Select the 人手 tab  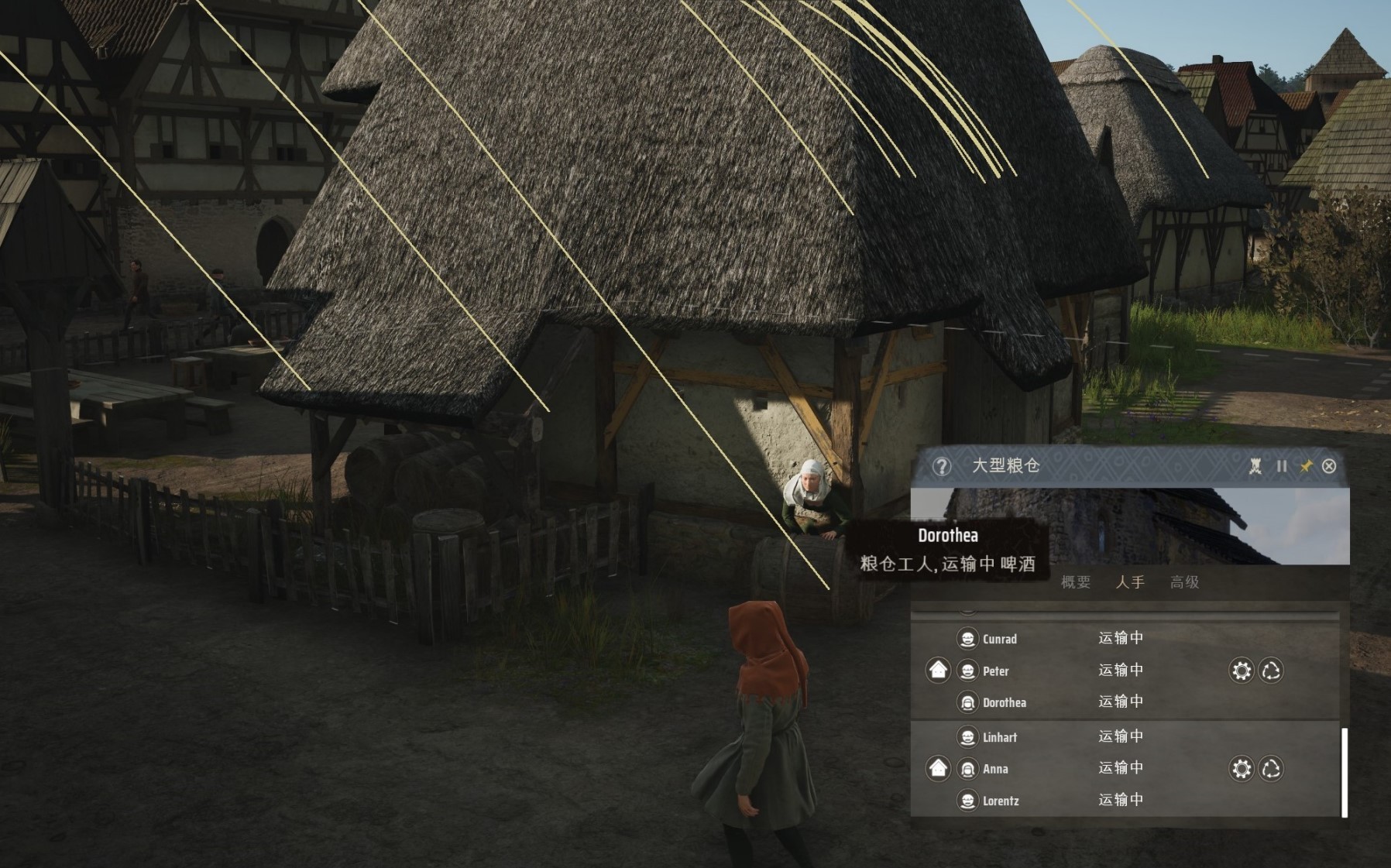click(1130, 582)
